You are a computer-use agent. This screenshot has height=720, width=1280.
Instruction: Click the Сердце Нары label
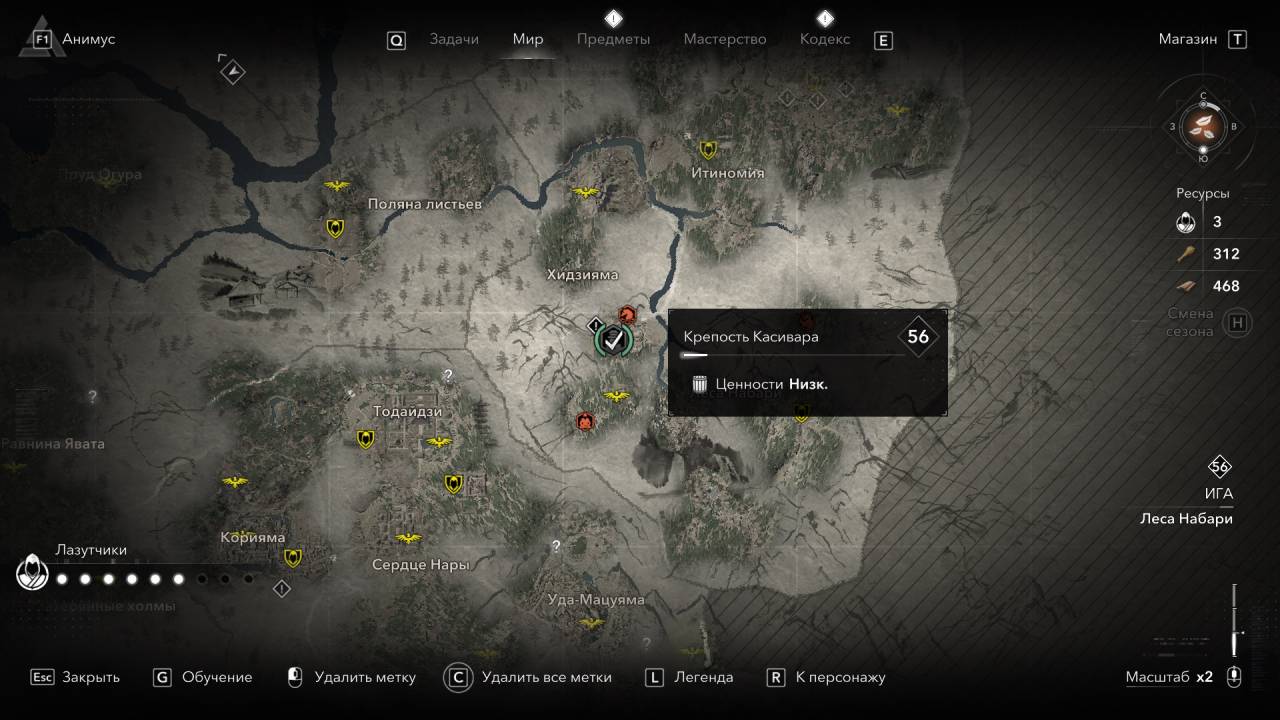420,564
